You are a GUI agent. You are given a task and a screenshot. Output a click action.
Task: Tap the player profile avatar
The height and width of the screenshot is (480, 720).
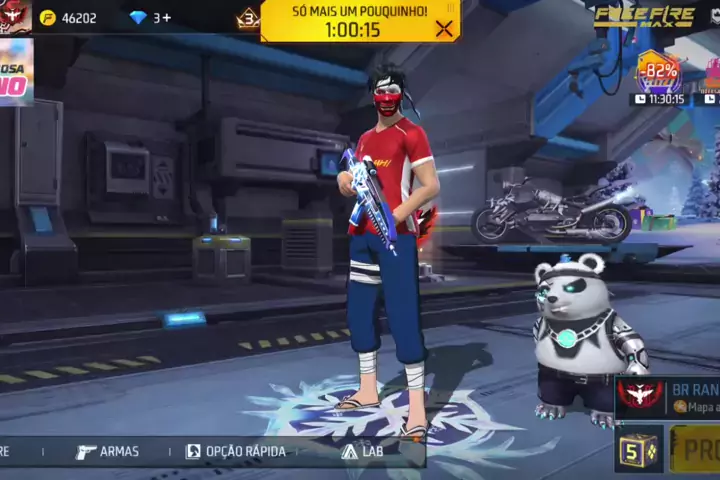[15, 16]
